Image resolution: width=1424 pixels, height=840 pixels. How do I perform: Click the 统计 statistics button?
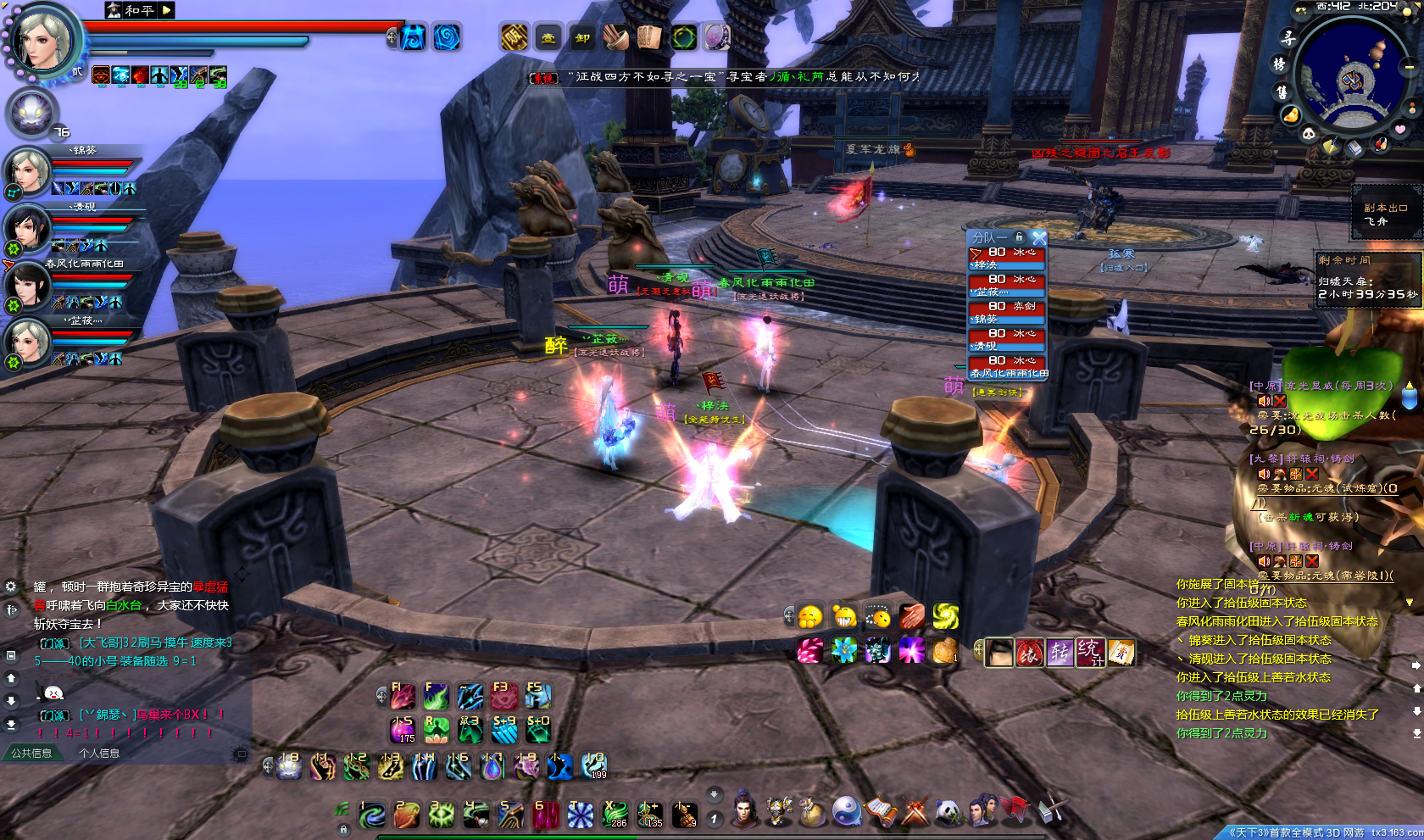click(1090, 652)
